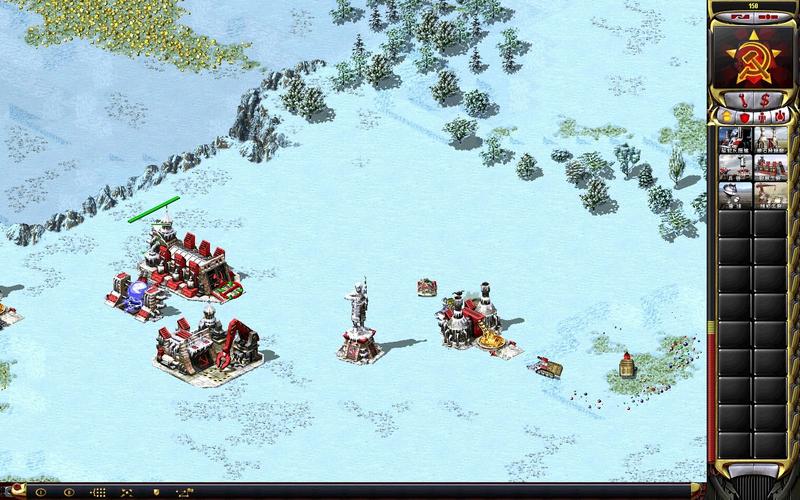The image size is (800, 500).
Task: Select the radar dish build icon
Action: pyautogui.click(x=735, y=193)
